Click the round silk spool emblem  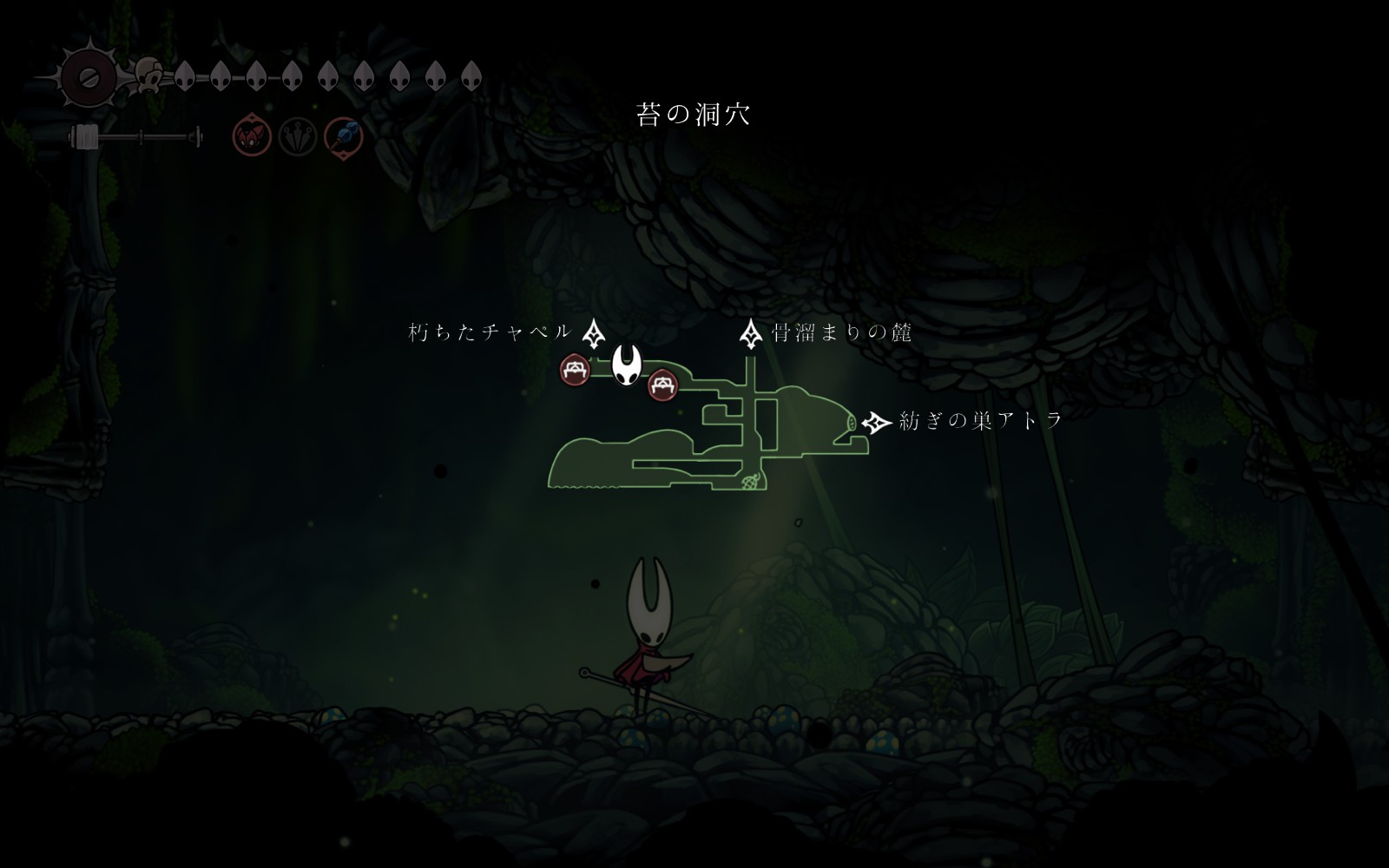pos(88,77)
